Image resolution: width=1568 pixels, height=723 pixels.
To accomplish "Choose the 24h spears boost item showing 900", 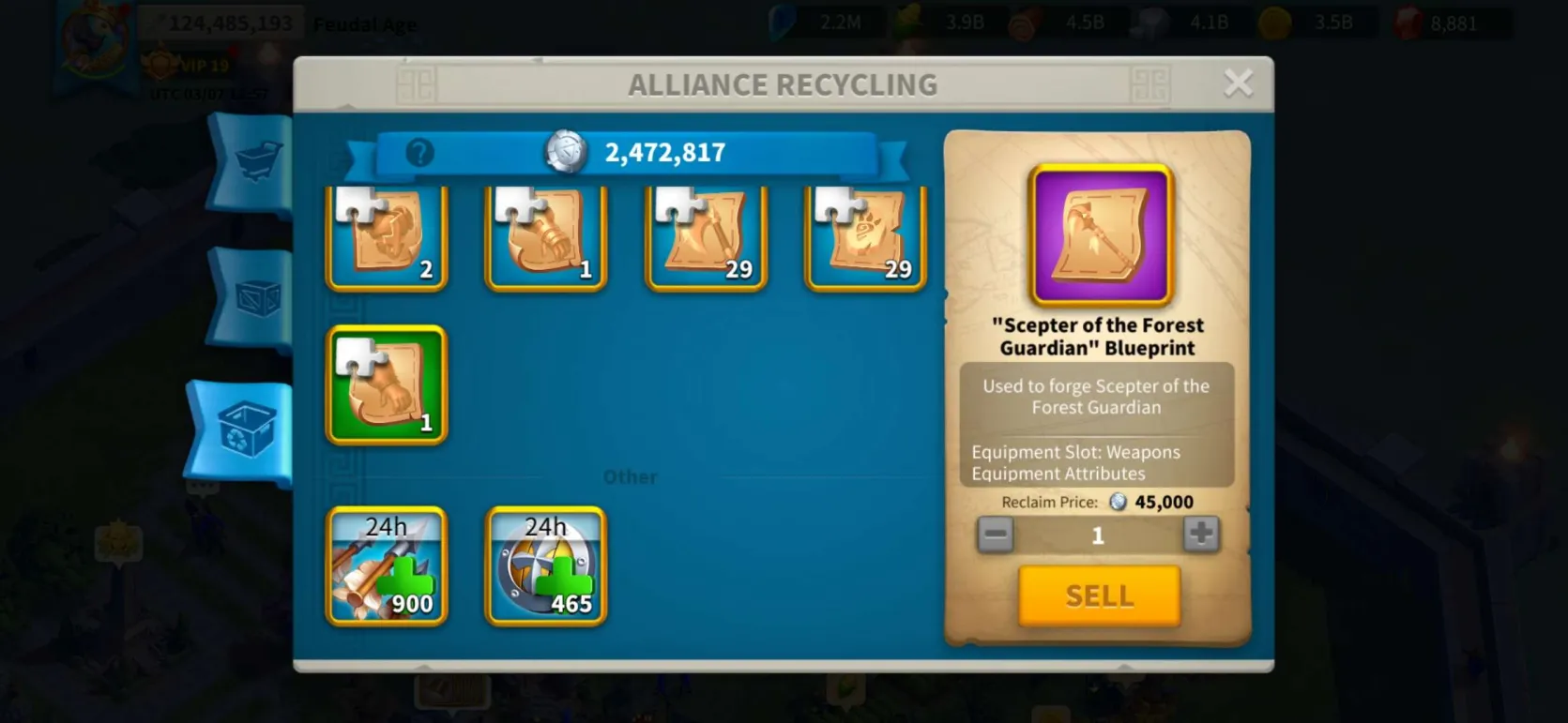I will pyautogui.click(x=387, y=565).
